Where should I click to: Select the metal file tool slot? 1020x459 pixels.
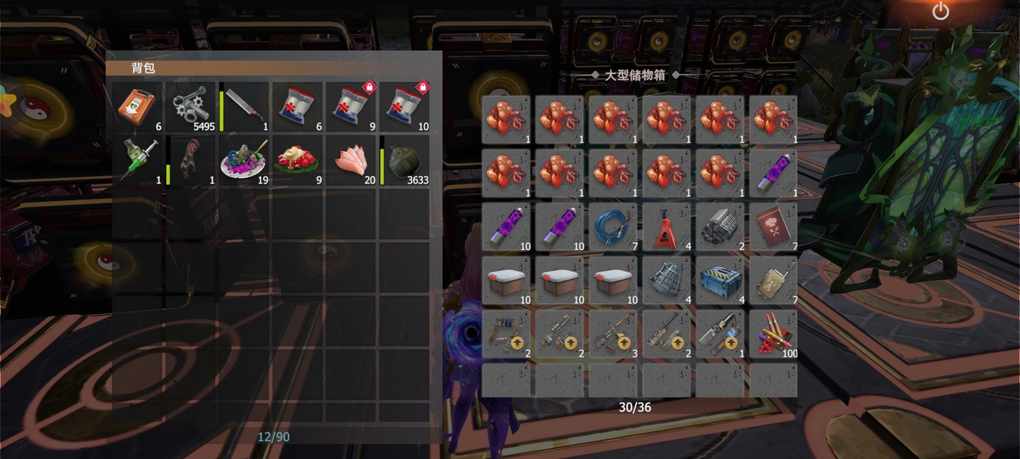[245, 108]
